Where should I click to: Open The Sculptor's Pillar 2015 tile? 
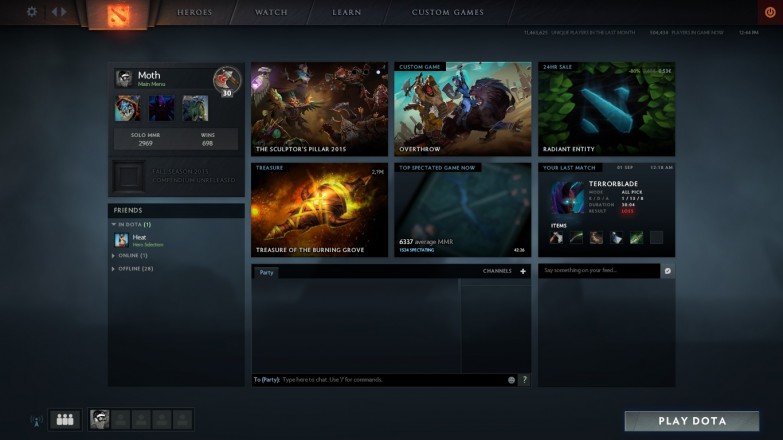pos(319,108)
